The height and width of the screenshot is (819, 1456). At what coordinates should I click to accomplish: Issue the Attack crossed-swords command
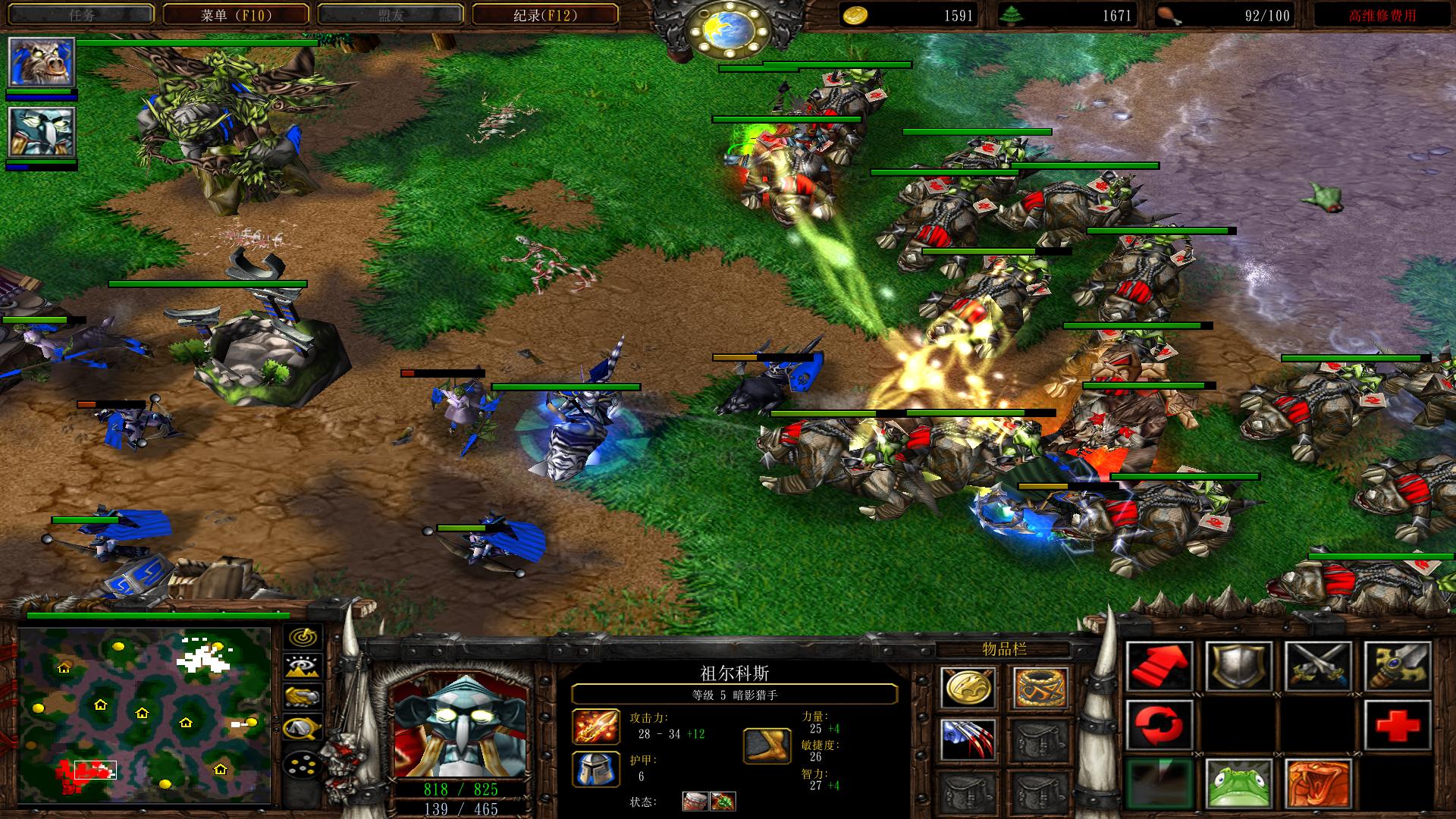point(1319,667)
